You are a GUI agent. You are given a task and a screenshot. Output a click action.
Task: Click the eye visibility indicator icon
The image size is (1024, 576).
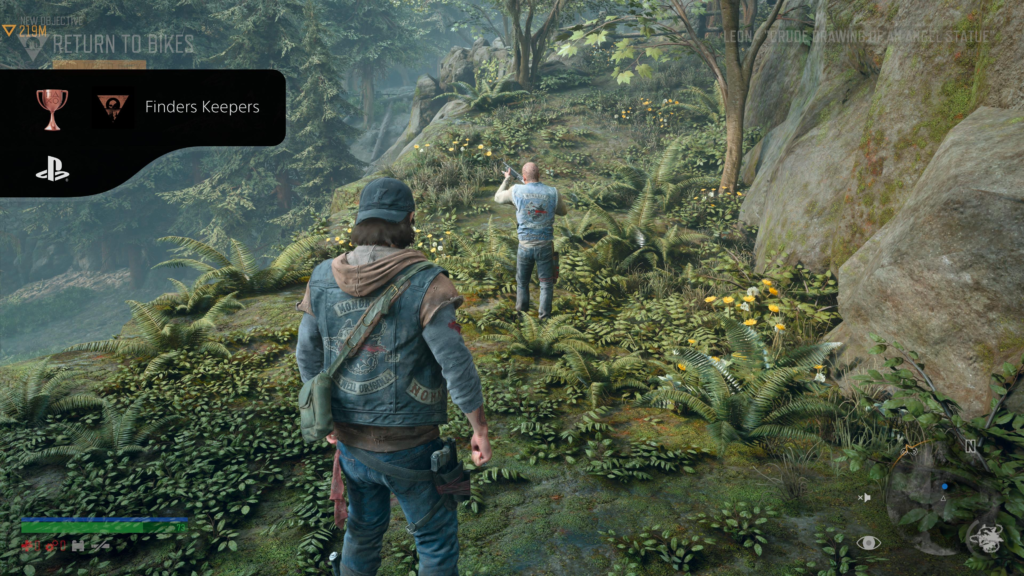click(868, 543)
